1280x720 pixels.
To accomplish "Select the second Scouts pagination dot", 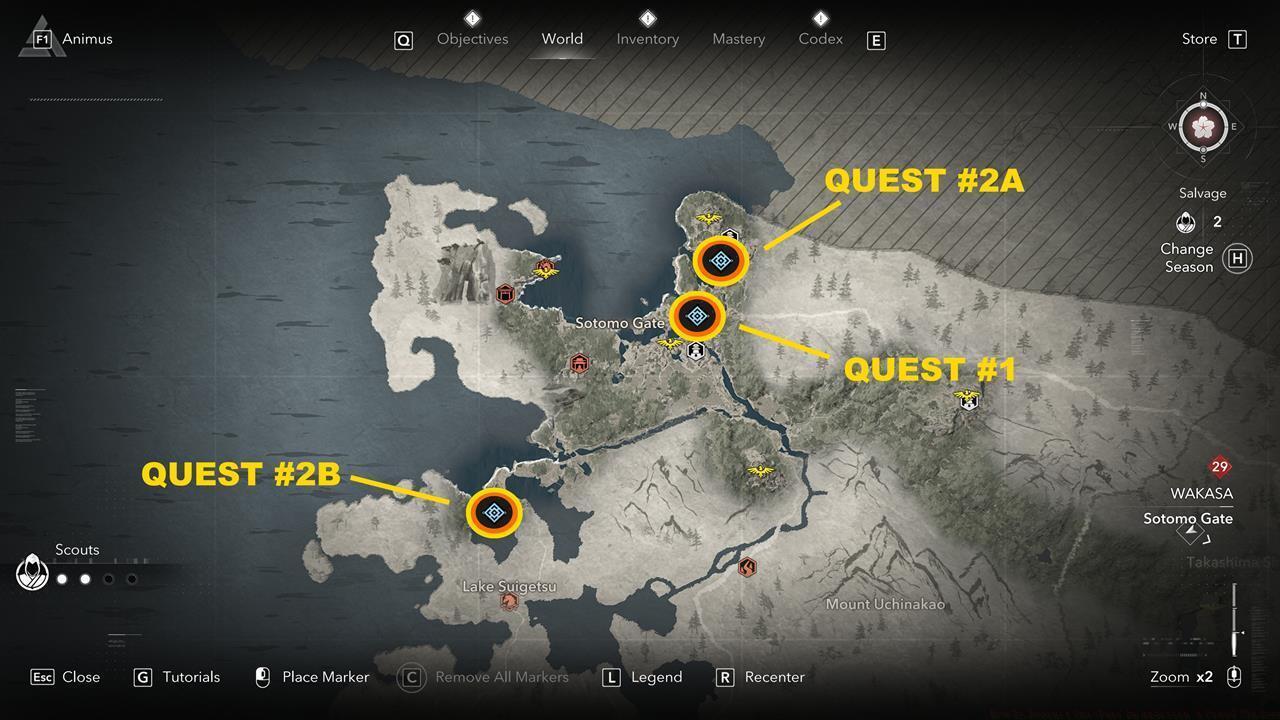I will pyautogui.click(x=85, y=578).
